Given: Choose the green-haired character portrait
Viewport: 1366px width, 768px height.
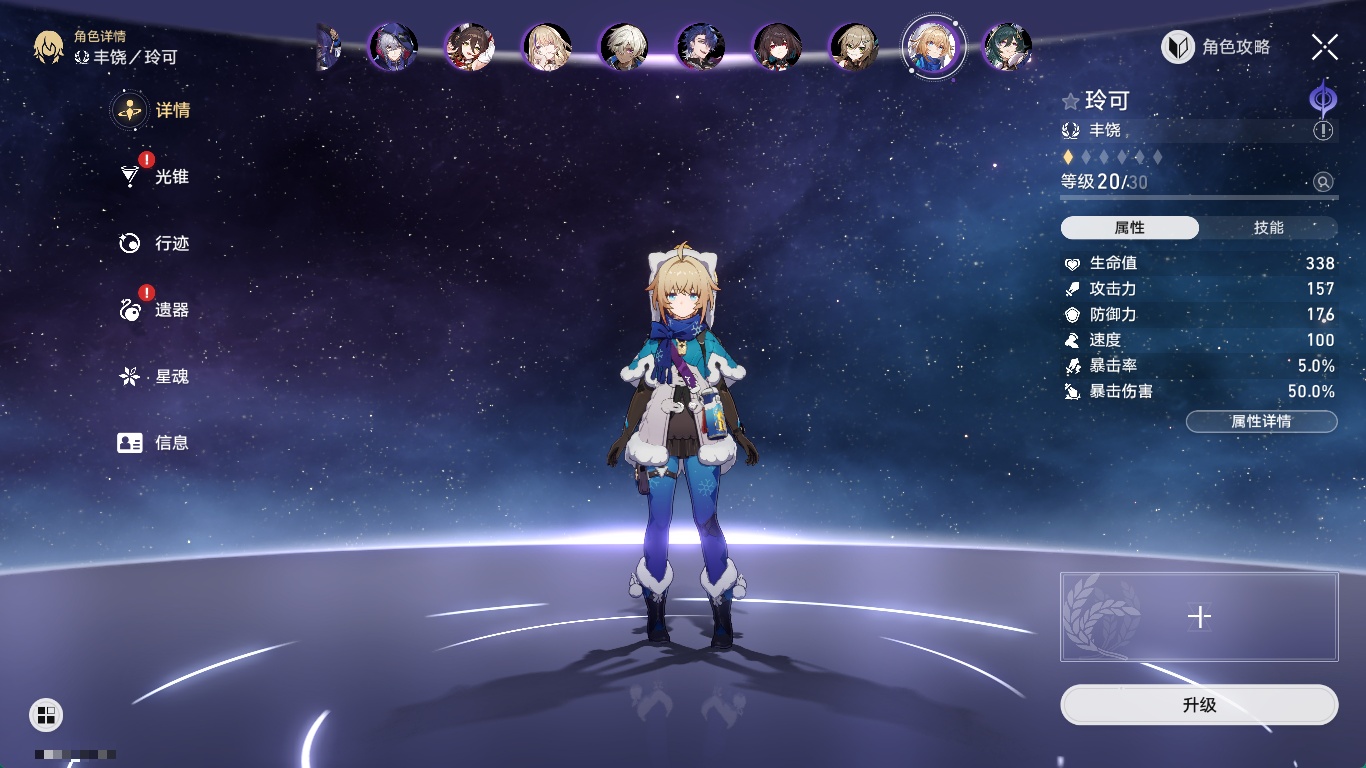Looking at the screenshot, I should 1007,47.
